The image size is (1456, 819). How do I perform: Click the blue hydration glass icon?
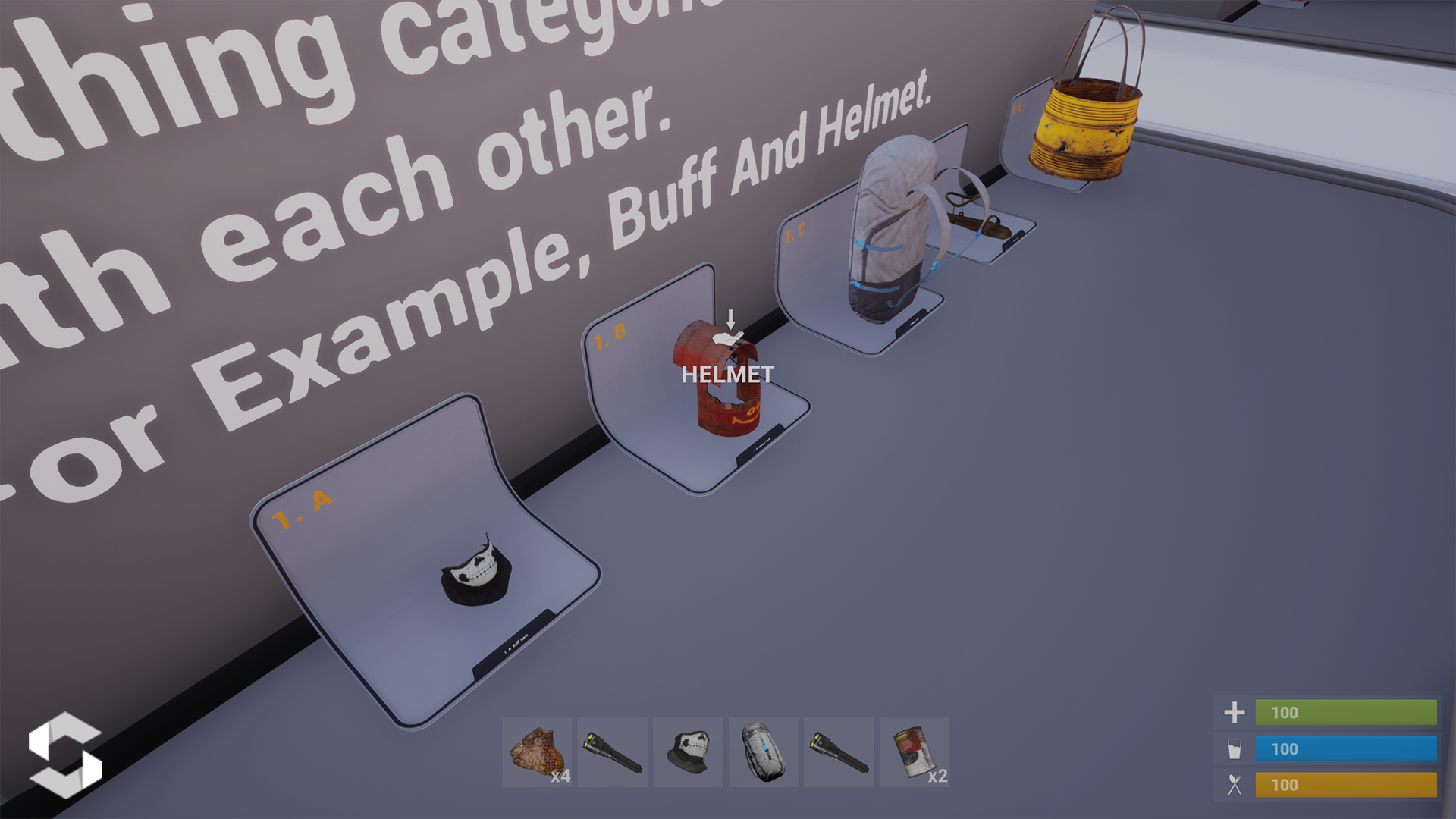pyautogui.click(x=1235, y=749)
